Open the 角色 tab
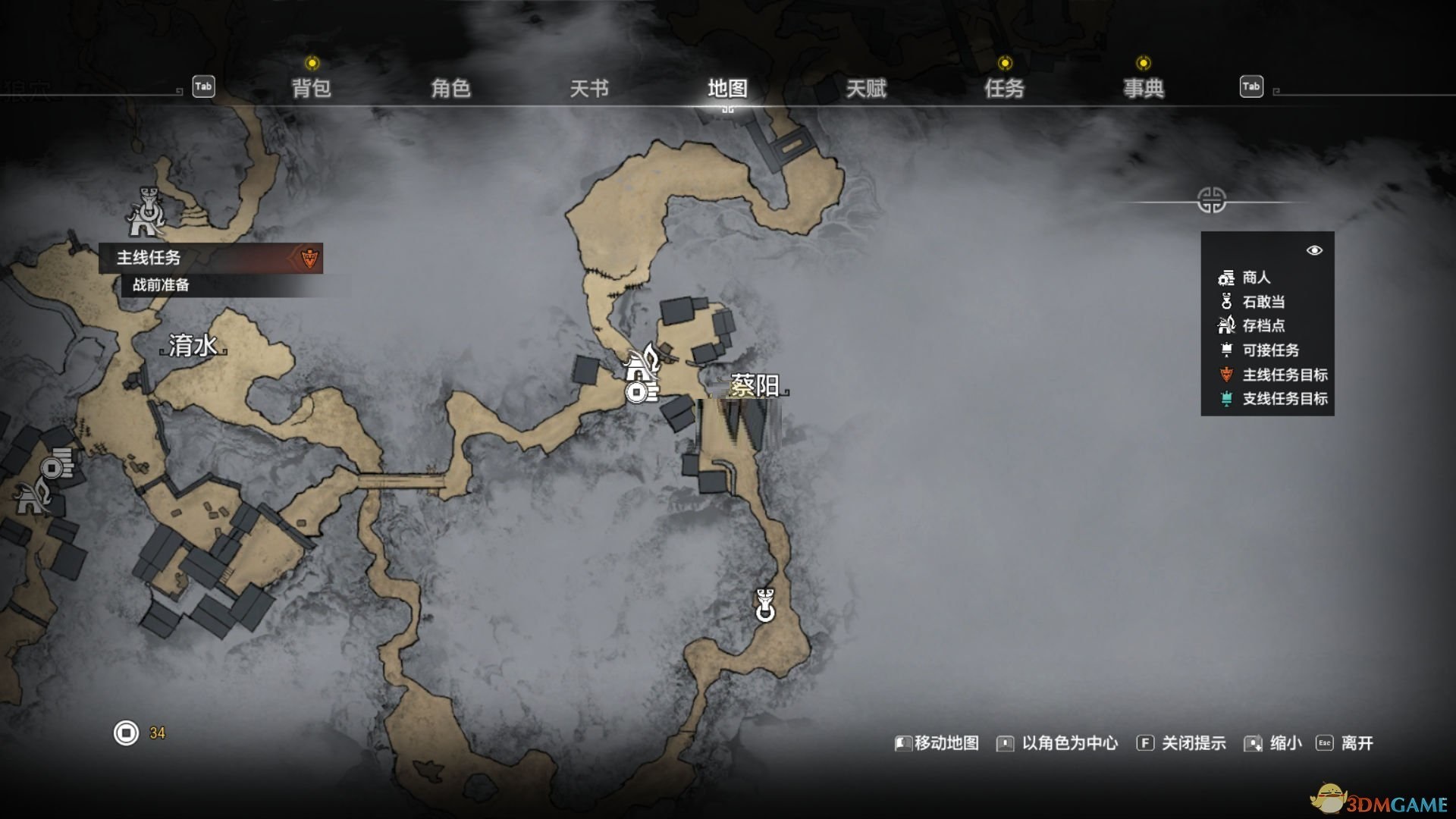Image resolution: width=1456 pixels, height=819 pixels. click(450, 89)
